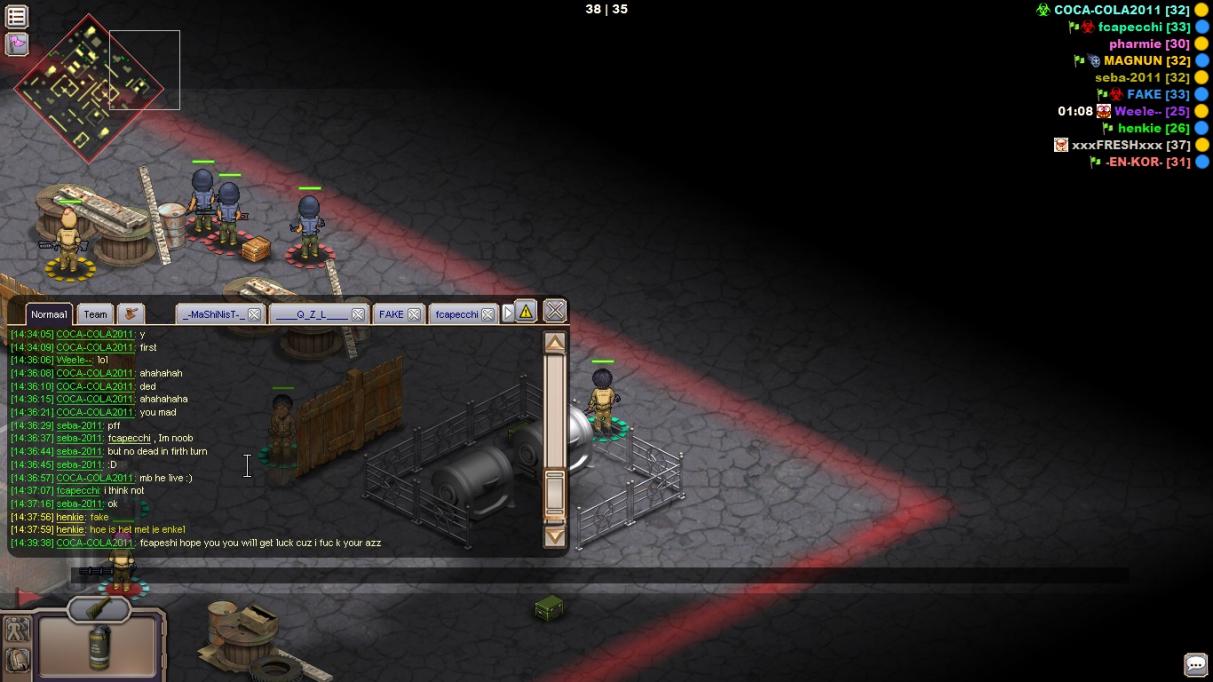Click the pink flag button
The height and width of the screenshot is (682, 1213).
(17, 43)
